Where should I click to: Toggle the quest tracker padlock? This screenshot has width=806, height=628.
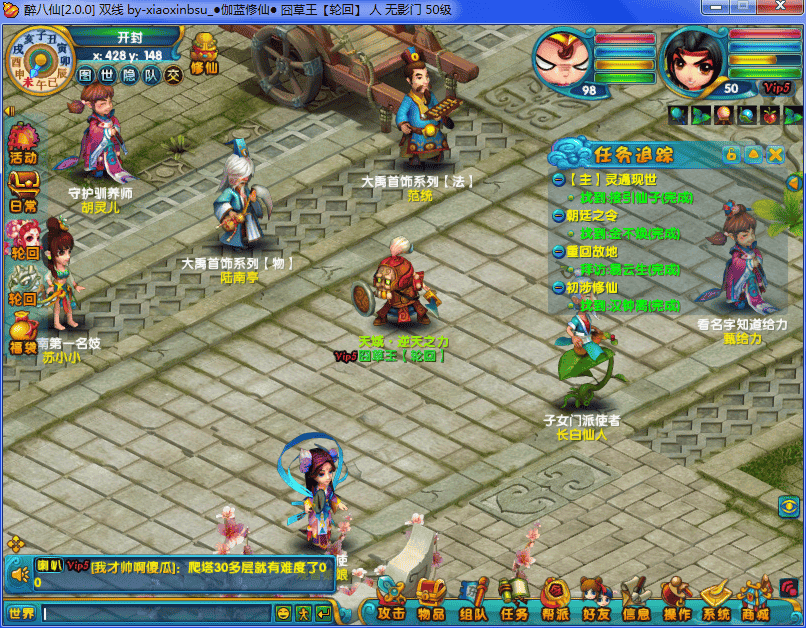click(732, 154)
